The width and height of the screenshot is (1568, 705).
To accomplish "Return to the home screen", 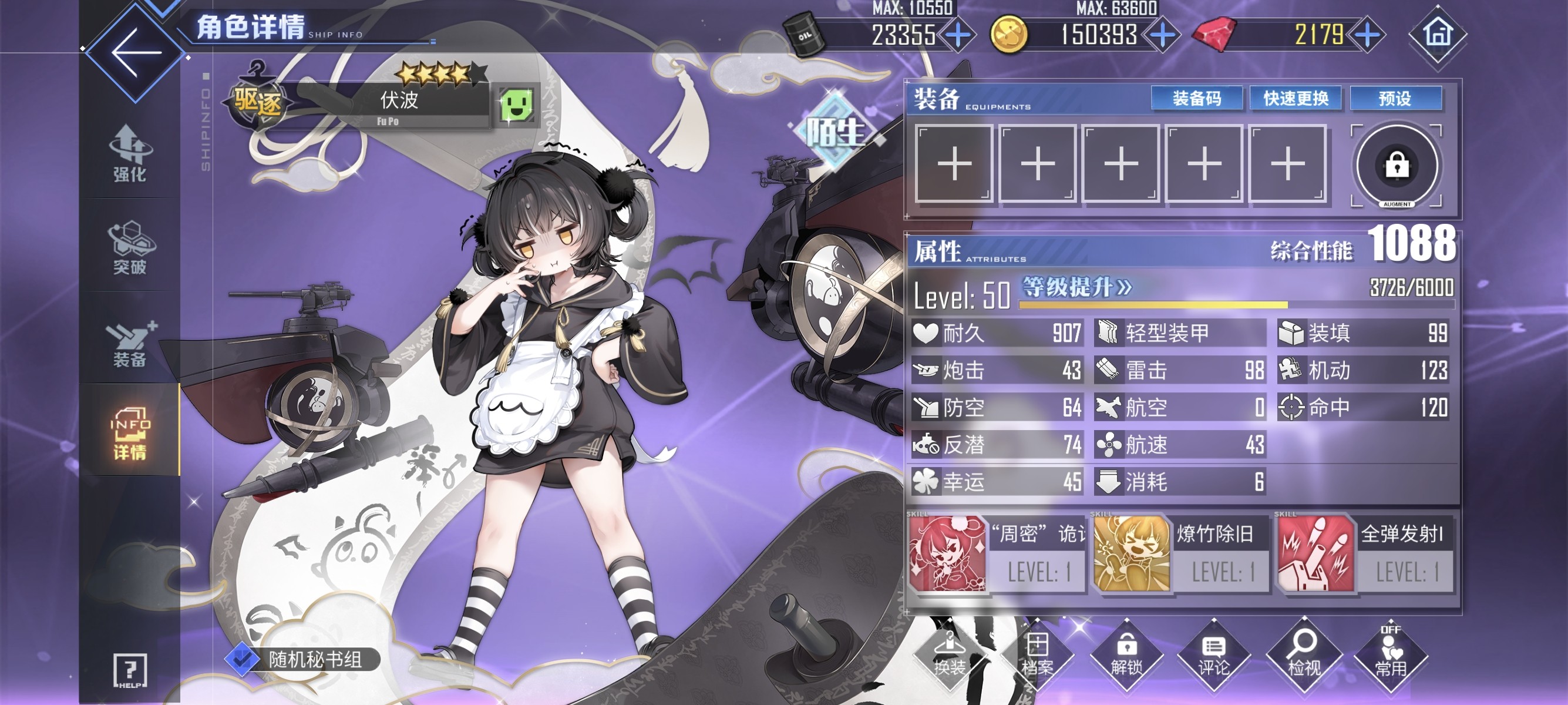I will (1438, 34).
